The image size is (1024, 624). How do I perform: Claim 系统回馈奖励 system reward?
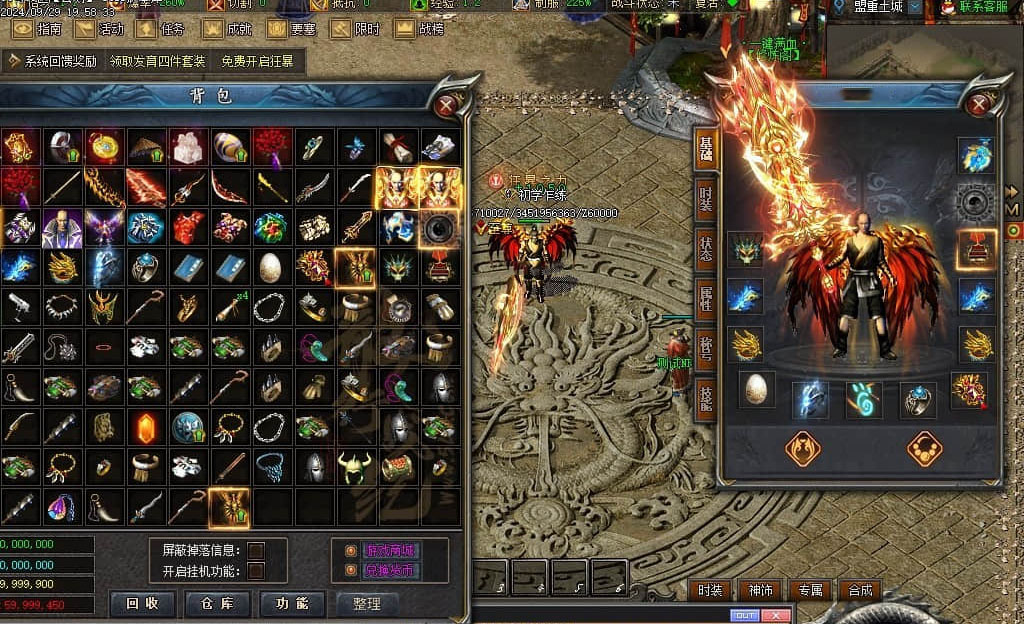[52, 61]
